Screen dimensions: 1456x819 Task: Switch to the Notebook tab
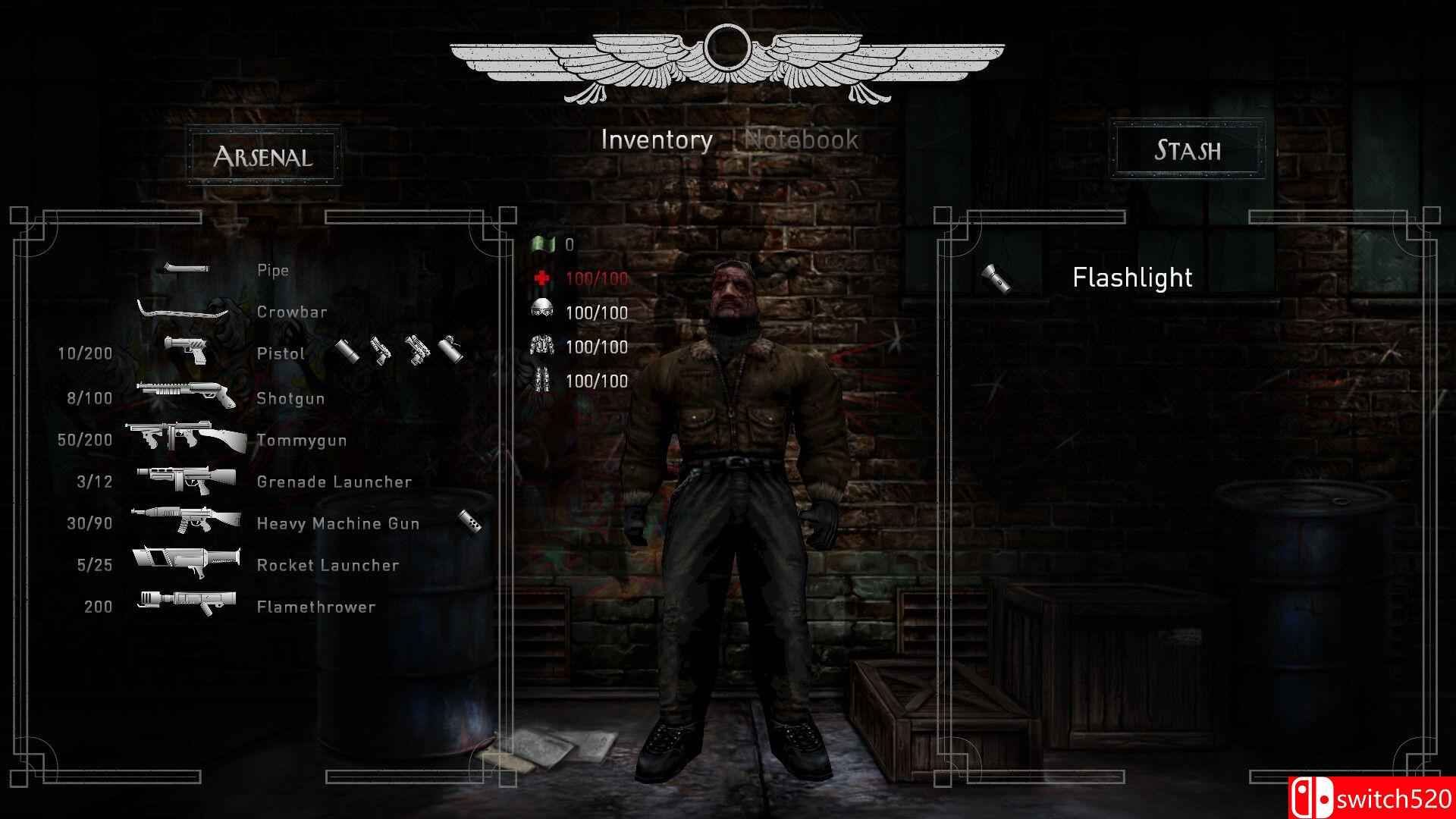click(802, 140)
